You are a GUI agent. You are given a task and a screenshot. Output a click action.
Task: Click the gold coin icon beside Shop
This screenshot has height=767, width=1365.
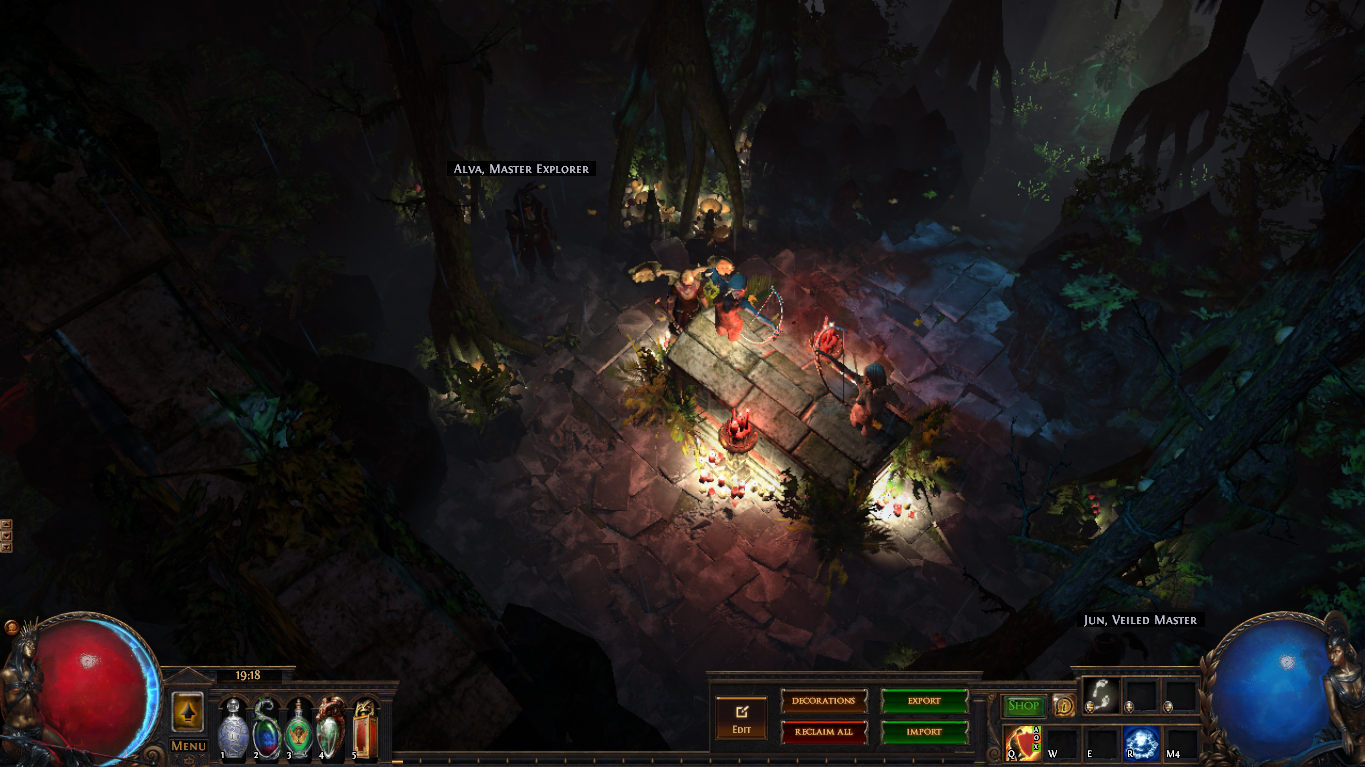pos(1063,706)
